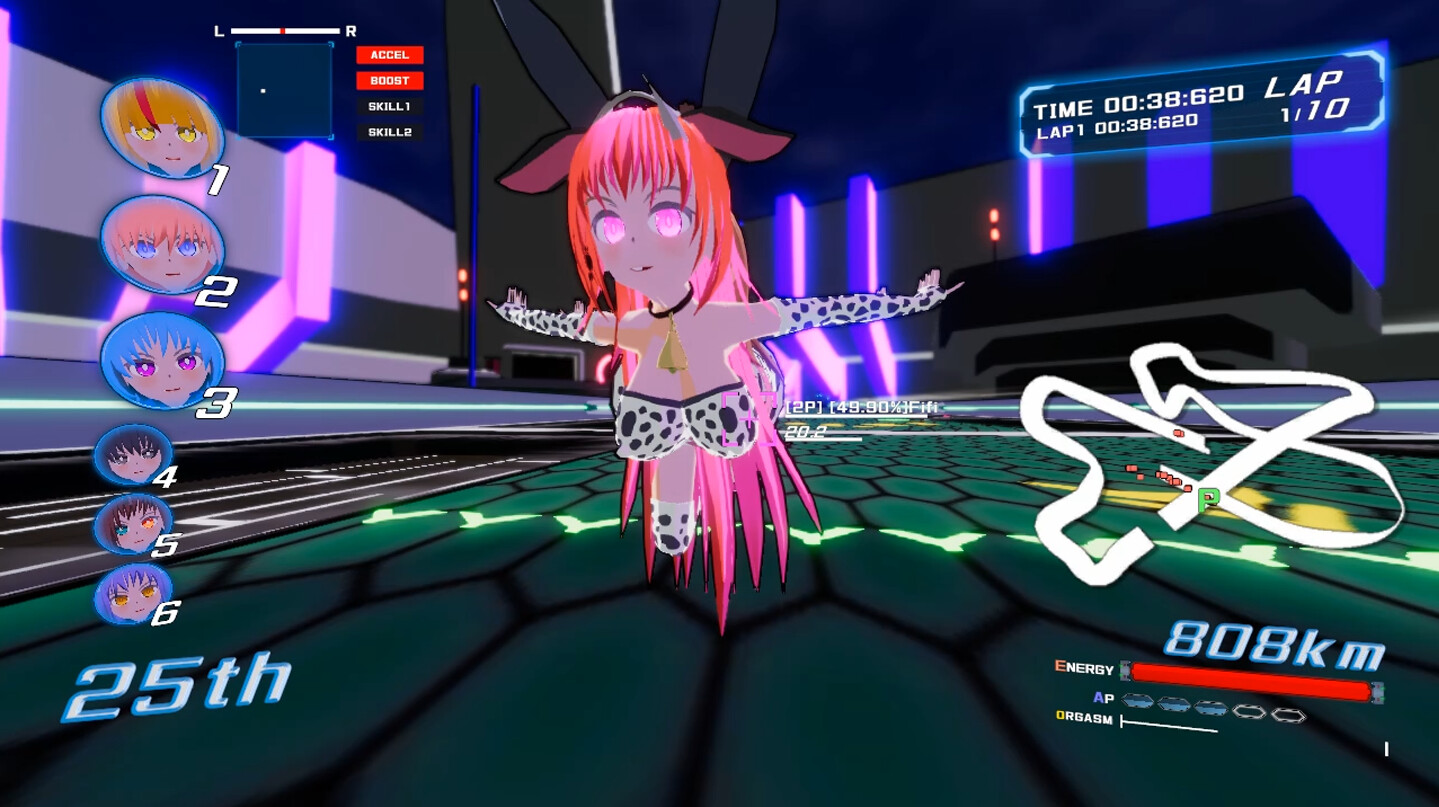
Task: Toggle the BOOST indicator
Action: (392, 81)
